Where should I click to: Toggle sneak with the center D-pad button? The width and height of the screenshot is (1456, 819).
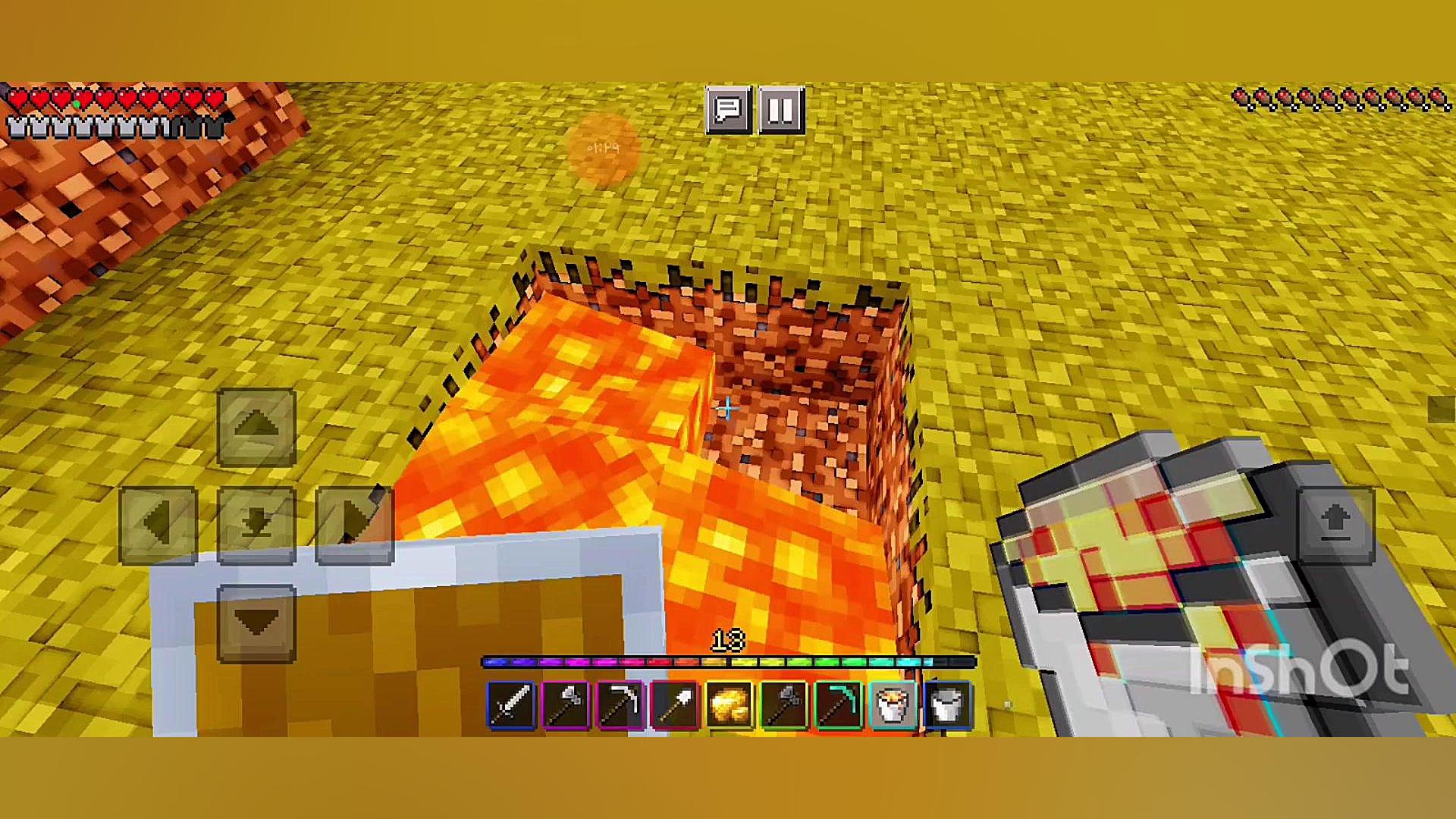point(256,525)
